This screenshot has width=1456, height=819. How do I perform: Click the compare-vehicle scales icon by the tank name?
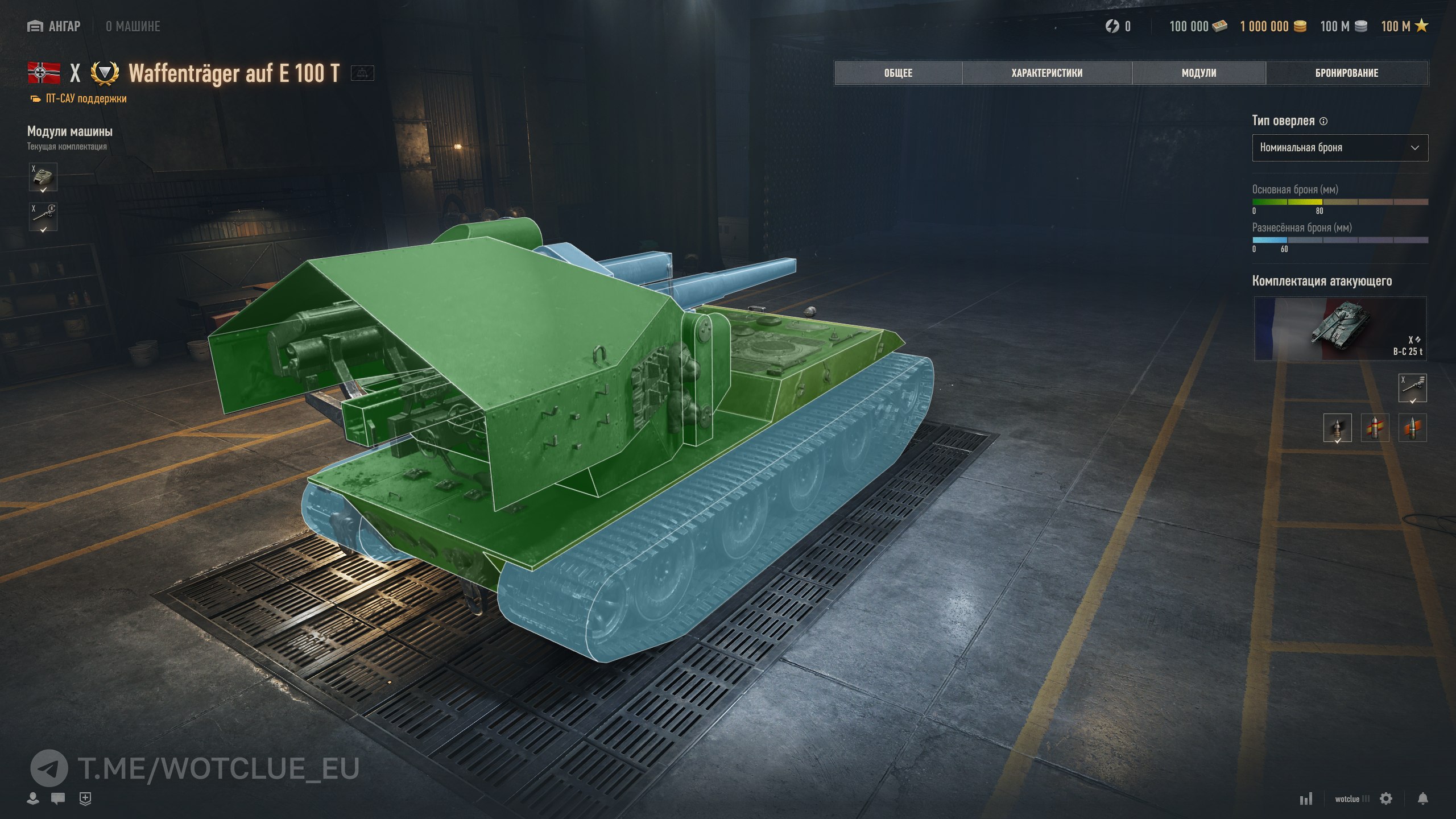[x=362, y=73]
